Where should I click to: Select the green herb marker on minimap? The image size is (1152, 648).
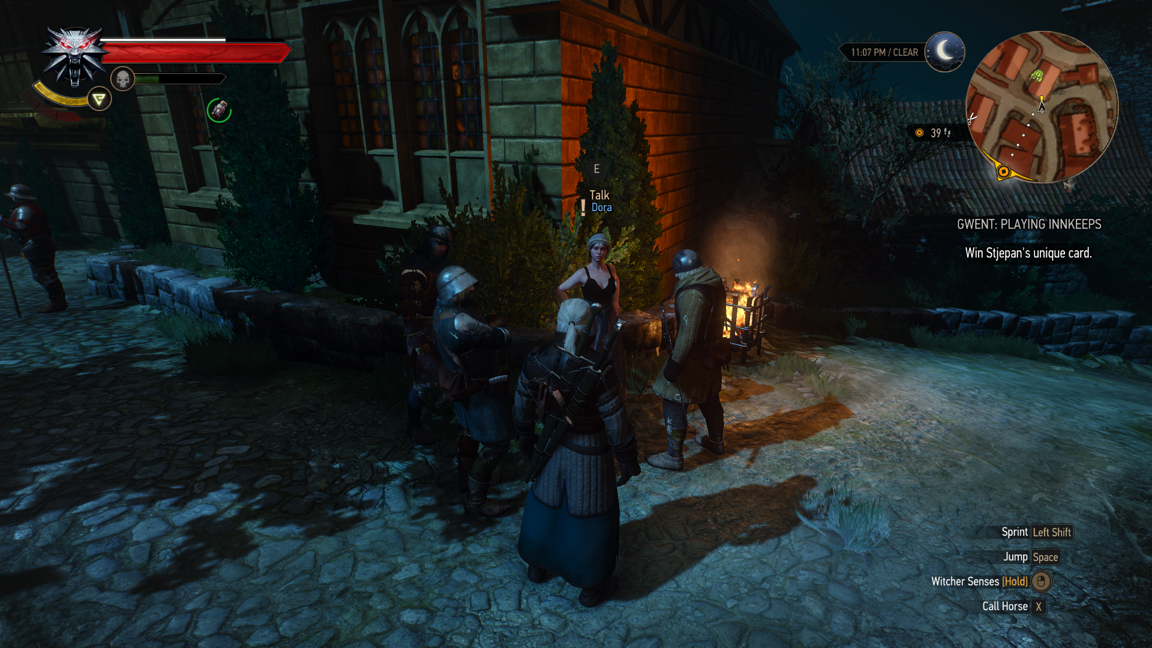[x=1037, y=76]
